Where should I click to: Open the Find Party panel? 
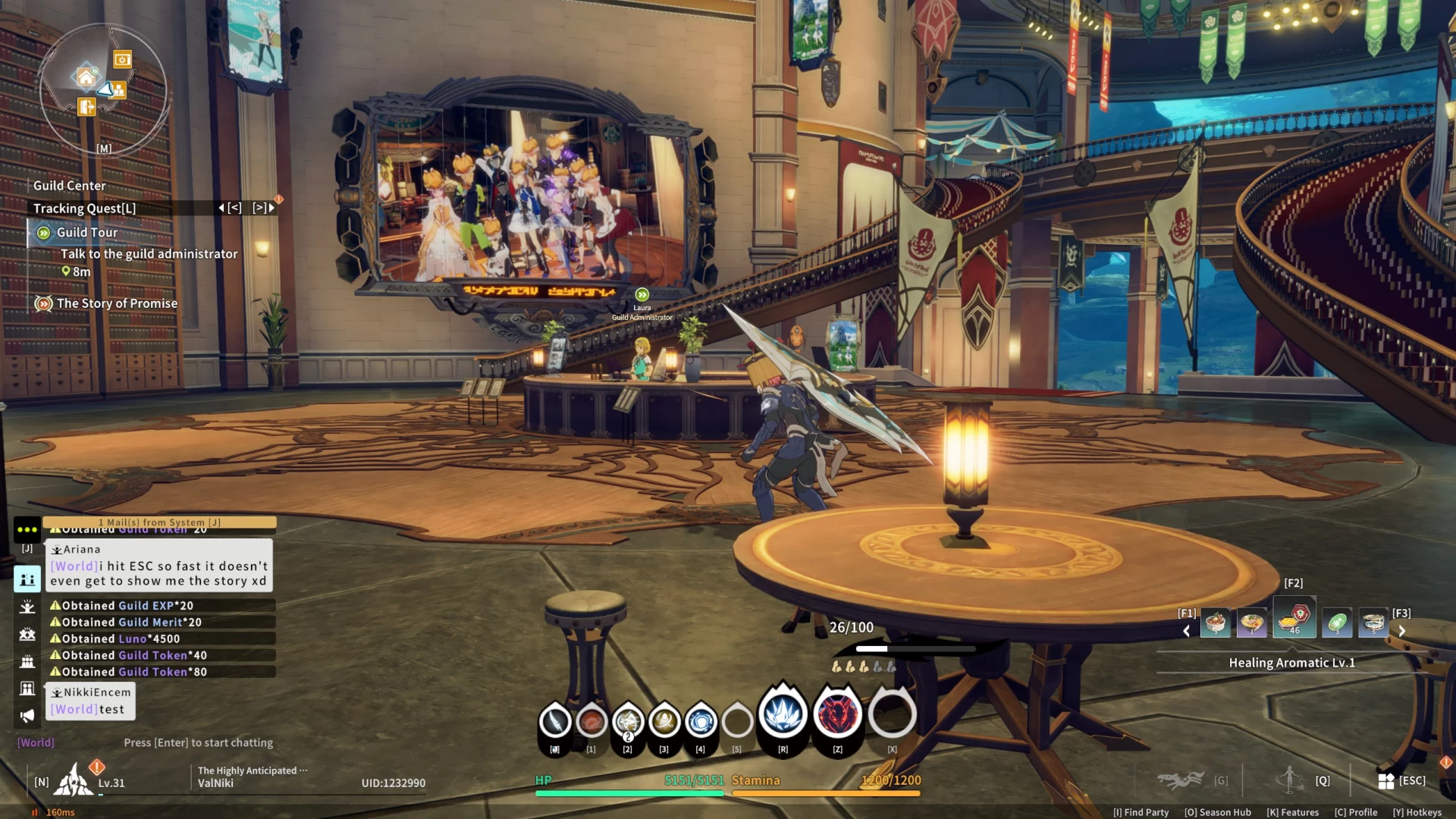[x=1141, y=812]
